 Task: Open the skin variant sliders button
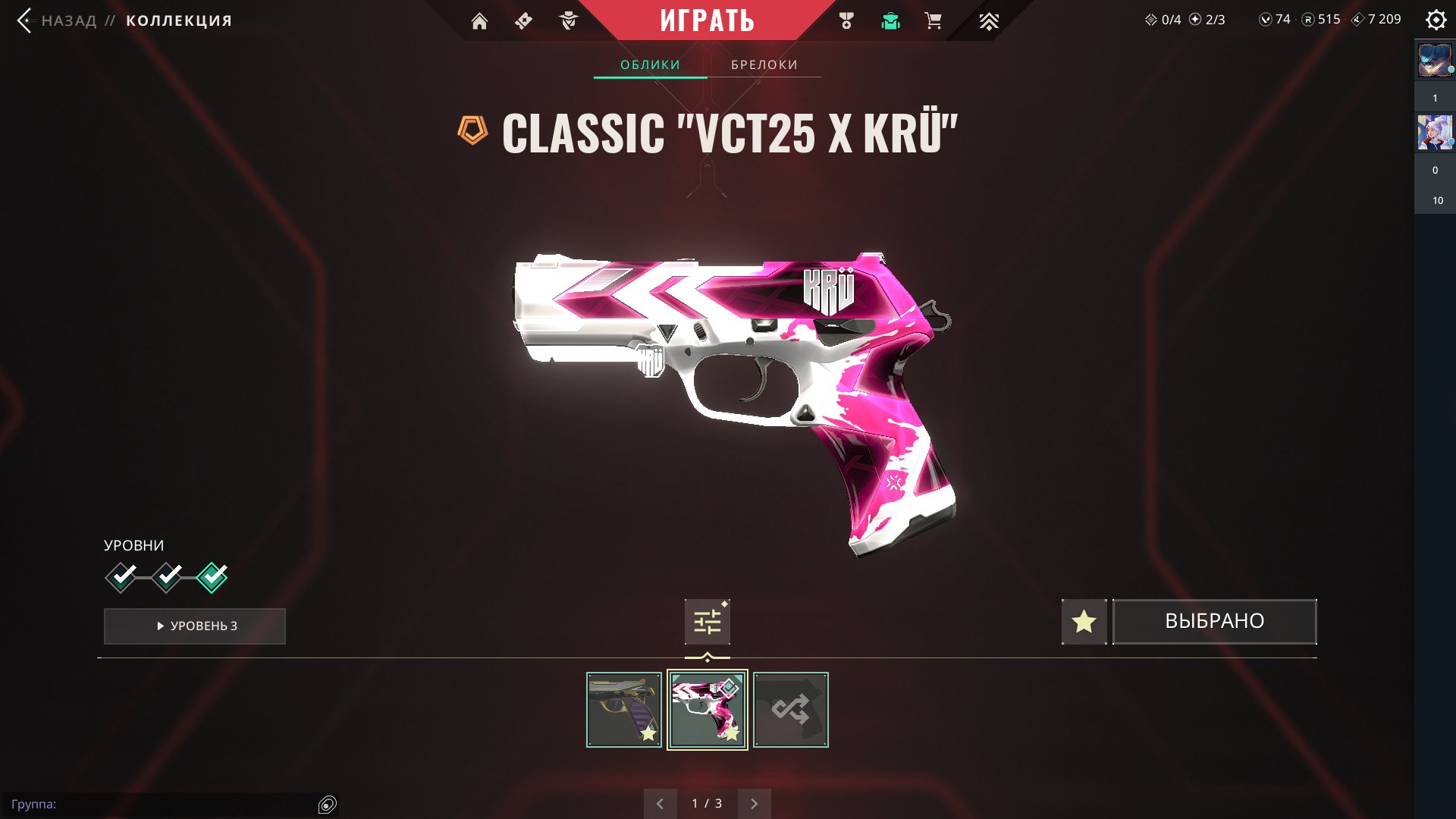(x=707, y=622)
